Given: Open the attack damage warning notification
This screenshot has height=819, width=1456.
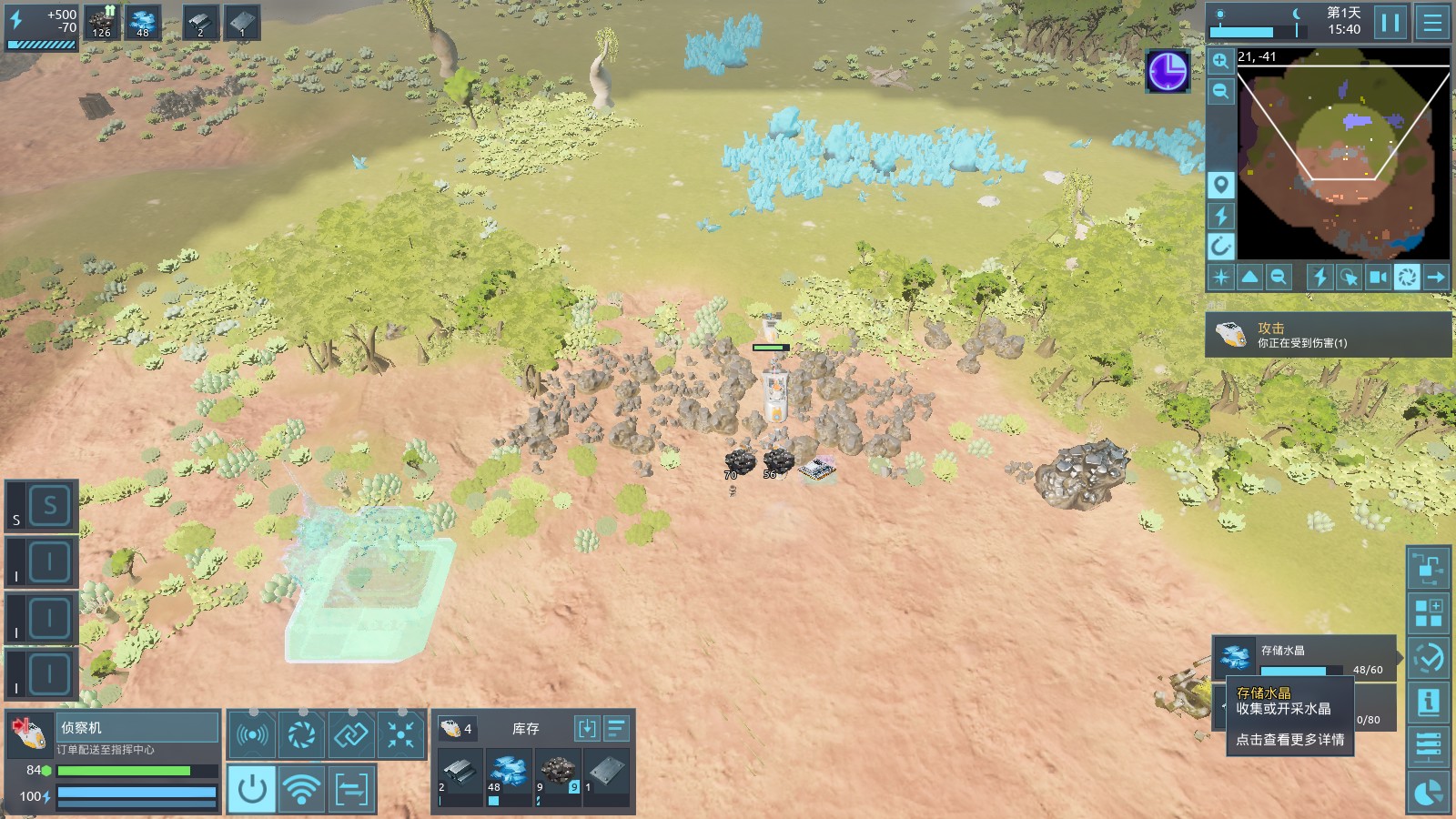Looking at the screenshot, I should 1328,335.
